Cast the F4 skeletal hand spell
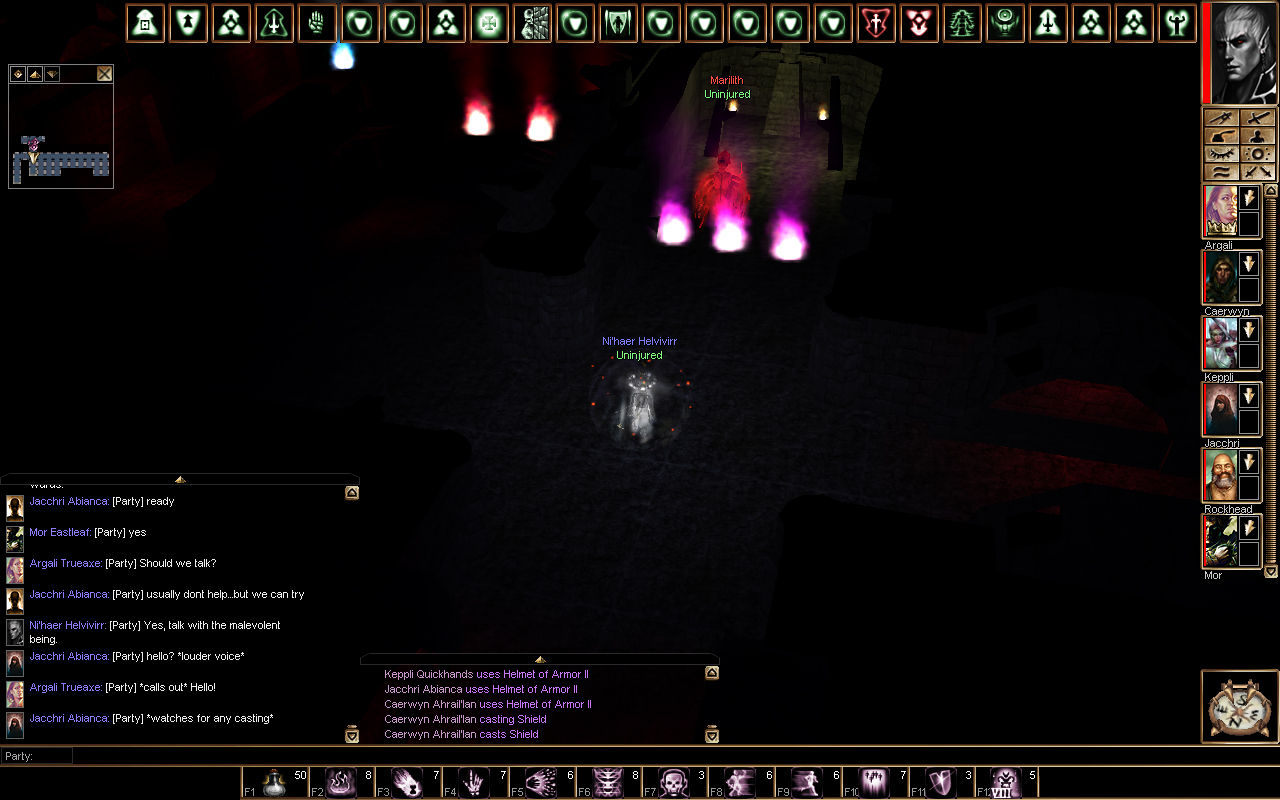Viewport: 1280px width, 800px height. click(475, 783)
